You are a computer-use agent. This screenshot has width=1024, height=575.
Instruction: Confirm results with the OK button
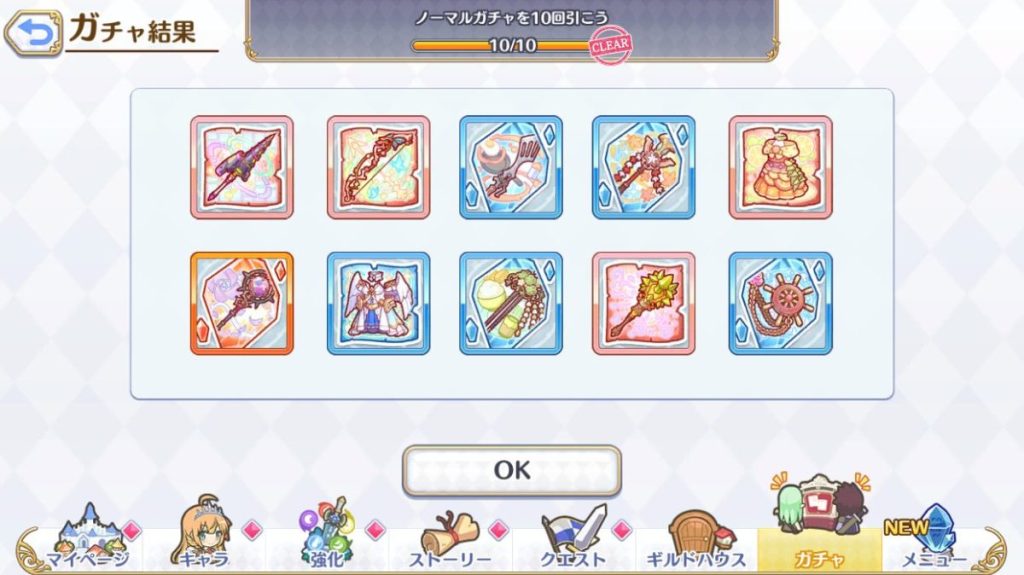[511, 470]
